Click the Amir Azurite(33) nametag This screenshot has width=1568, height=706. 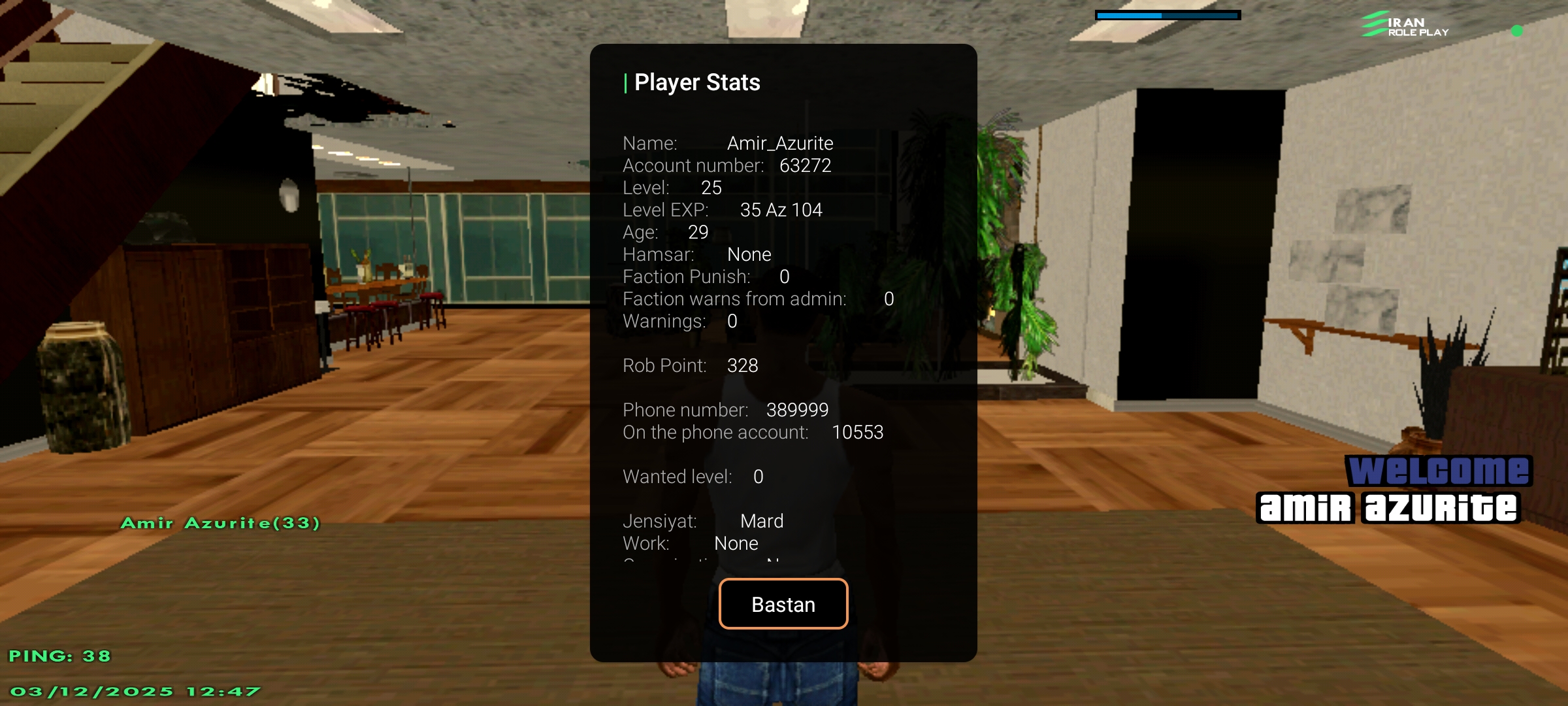tap(221, 522)
